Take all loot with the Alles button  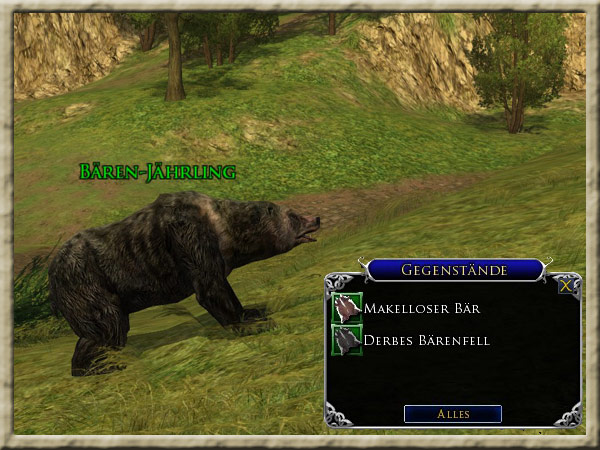(x=452, y=413)
